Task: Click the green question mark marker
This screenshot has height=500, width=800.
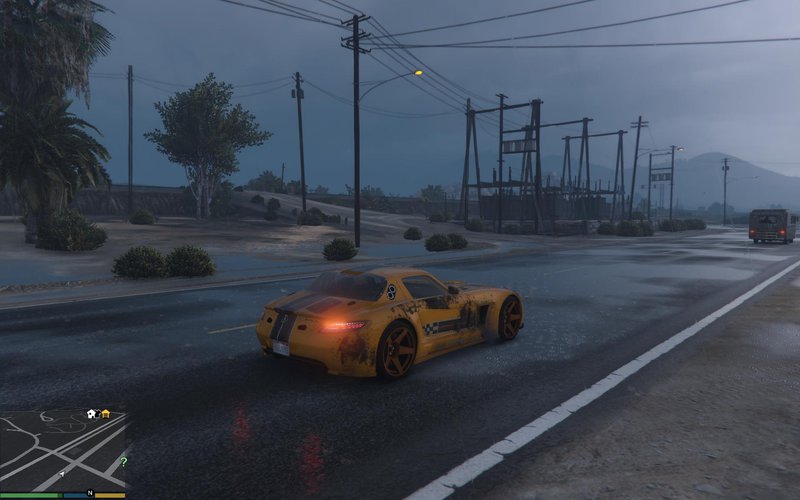Action: [123, 462]
